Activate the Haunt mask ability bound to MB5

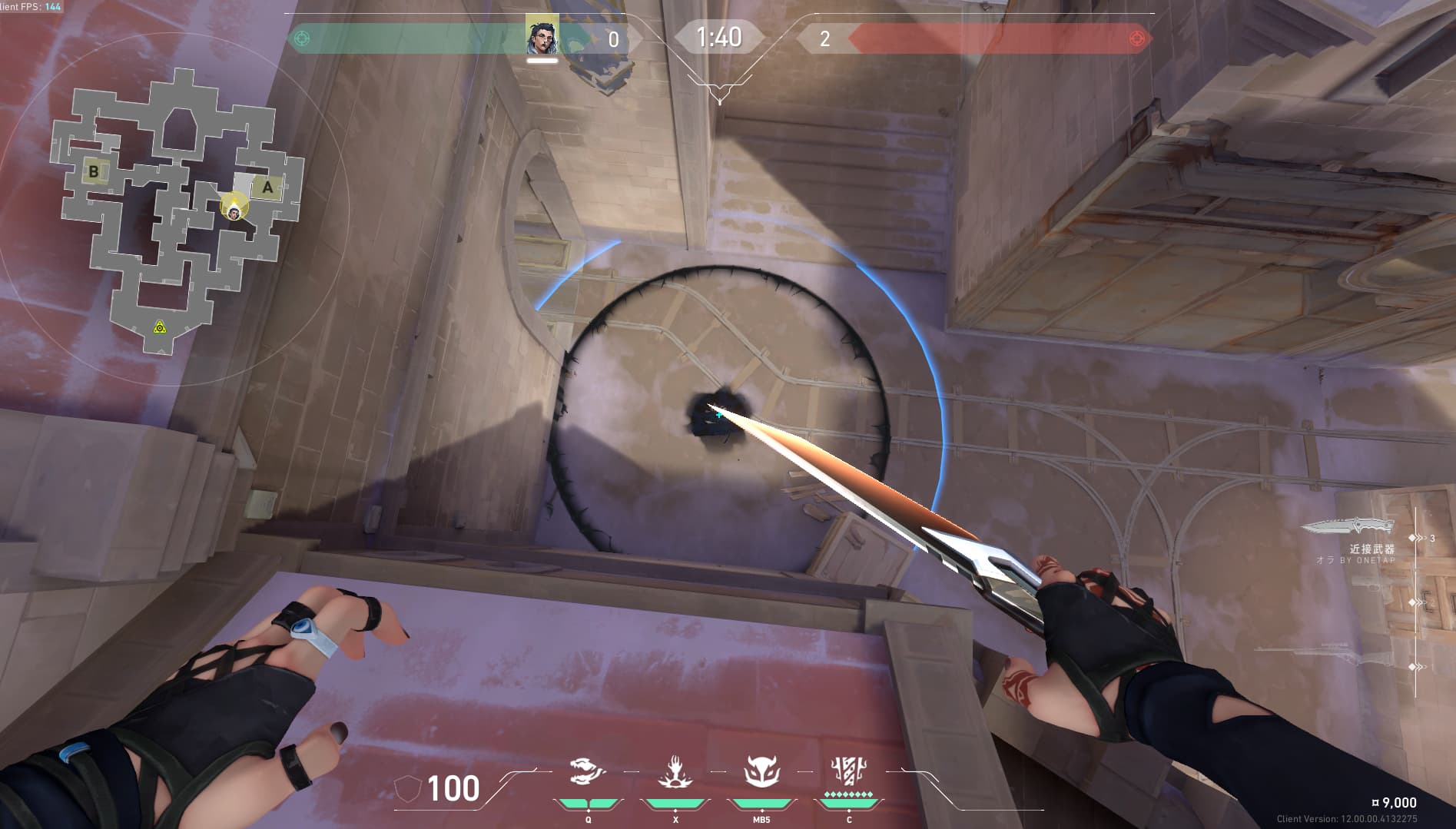tap(761, 771)
